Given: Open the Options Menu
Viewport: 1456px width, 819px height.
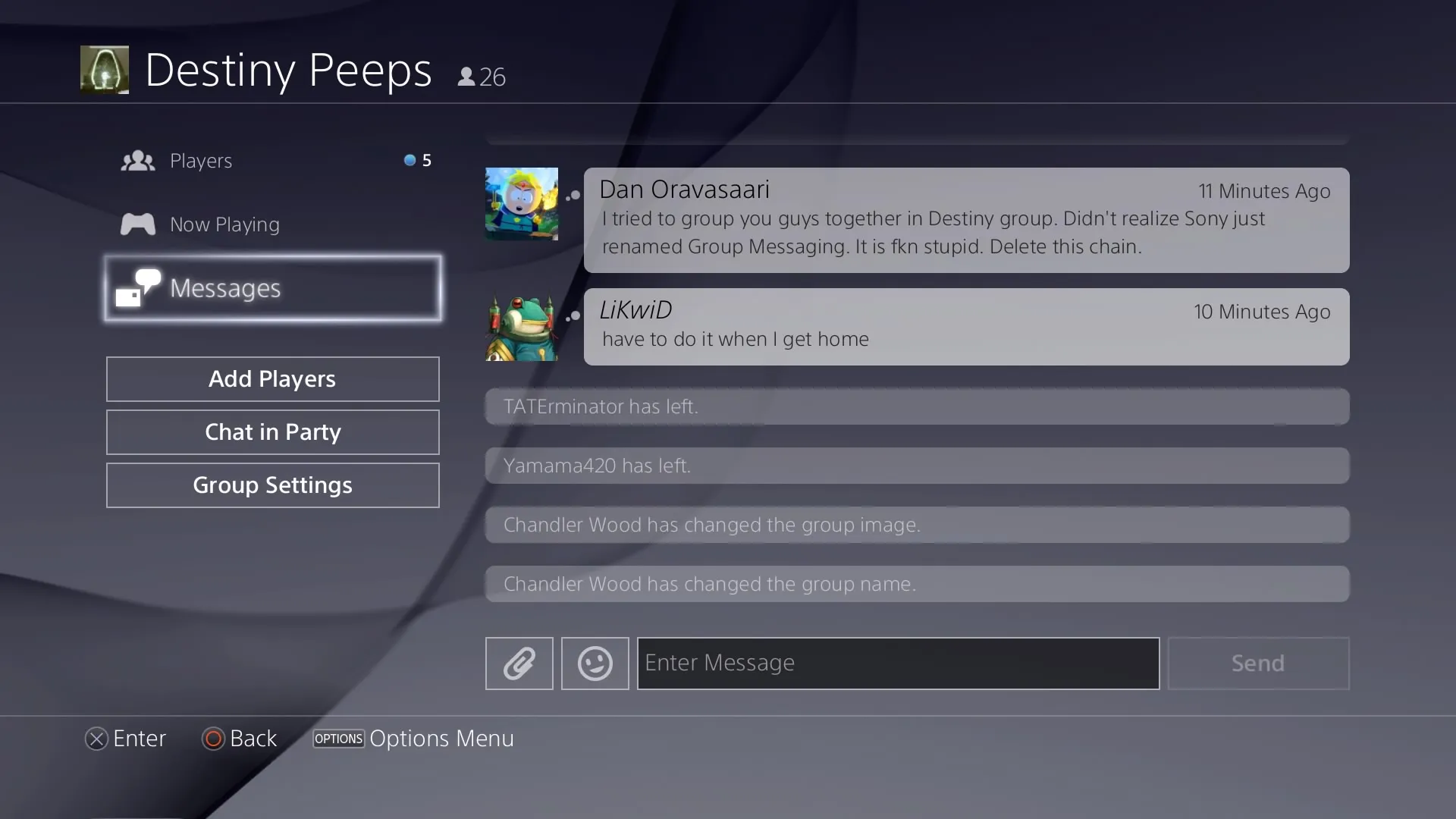Looking at the screenshot, I should [x=338, y=739].
